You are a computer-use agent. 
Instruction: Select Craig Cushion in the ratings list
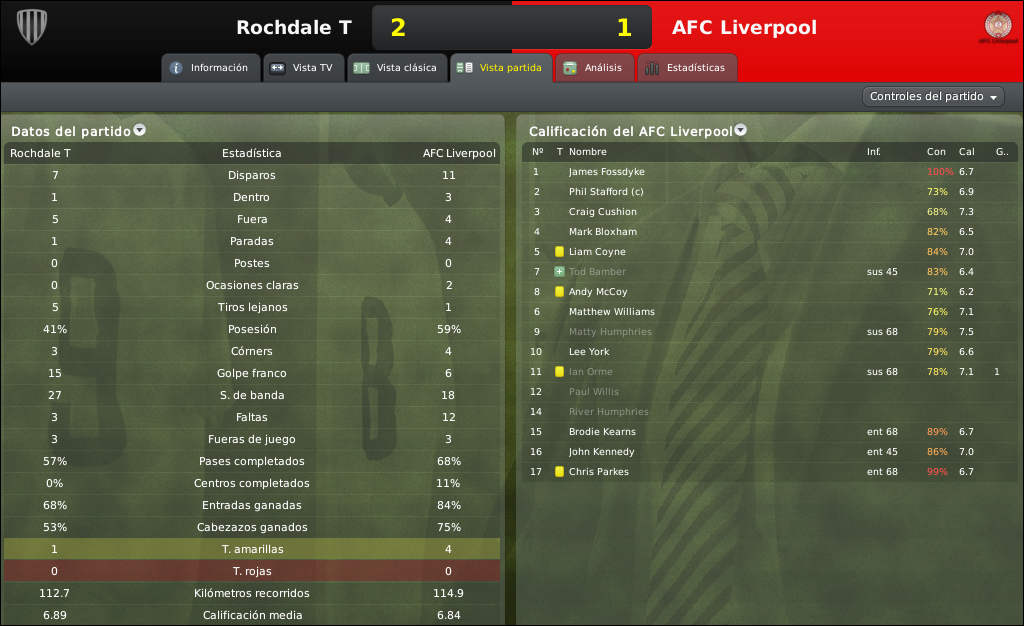602,212
